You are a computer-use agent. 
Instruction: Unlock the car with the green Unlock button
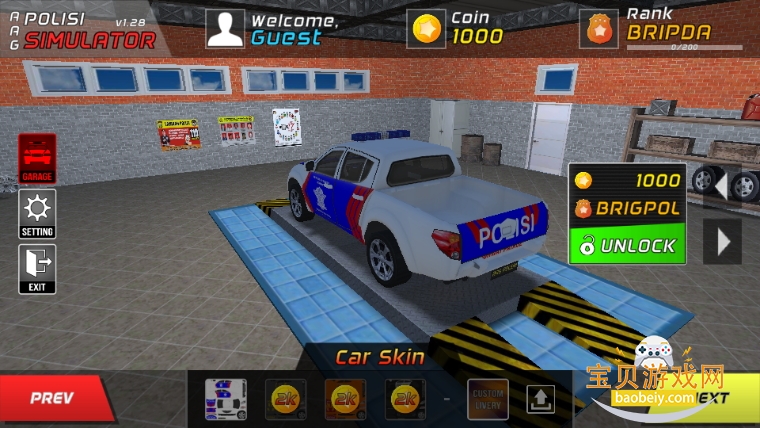pyautogui.click(x=628, y=245)
